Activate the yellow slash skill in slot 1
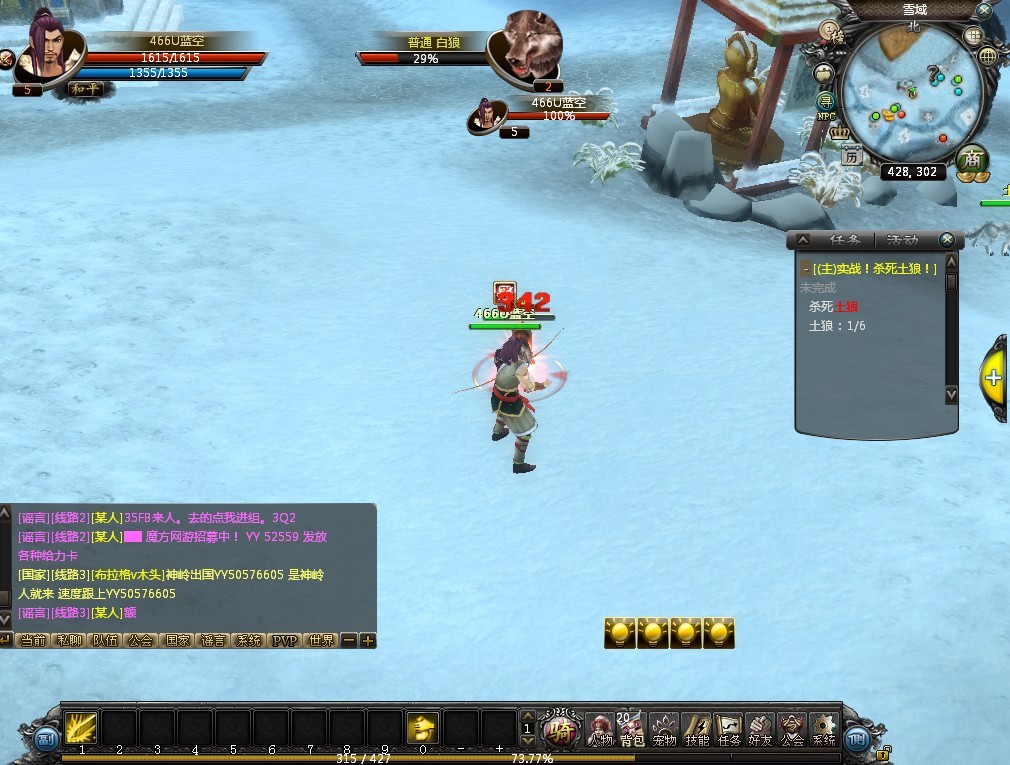The height and width of the screenshot is (765, 1010). [x=81, y=727]
